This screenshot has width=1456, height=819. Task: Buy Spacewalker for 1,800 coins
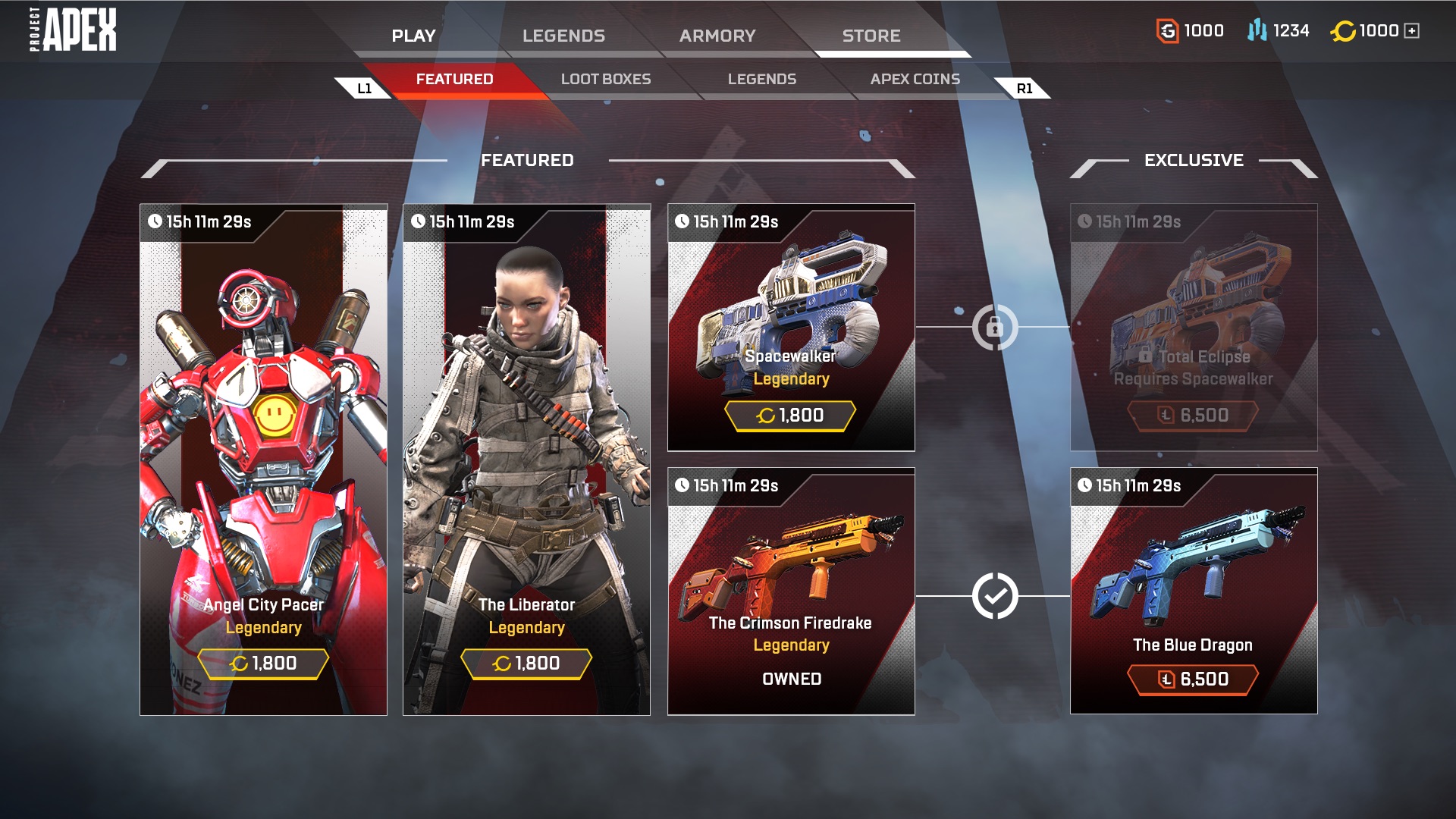point(790,416)
